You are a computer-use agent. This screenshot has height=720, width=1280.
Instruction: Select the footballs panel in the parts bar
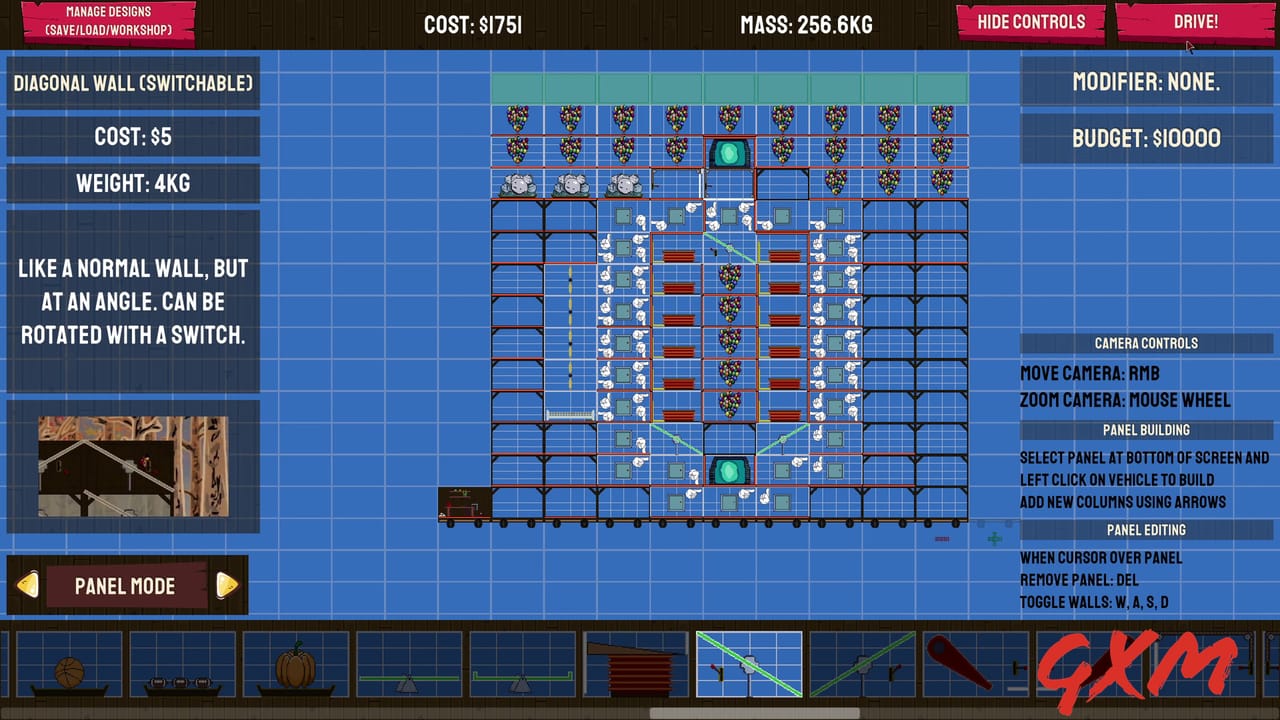[x=182, y=665]
